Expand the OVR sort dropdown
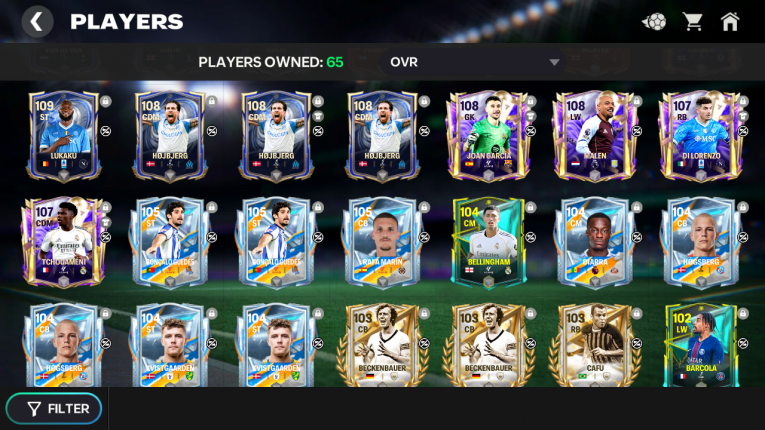The width and height of the screenshot is (765, 430). pos(553,62)
